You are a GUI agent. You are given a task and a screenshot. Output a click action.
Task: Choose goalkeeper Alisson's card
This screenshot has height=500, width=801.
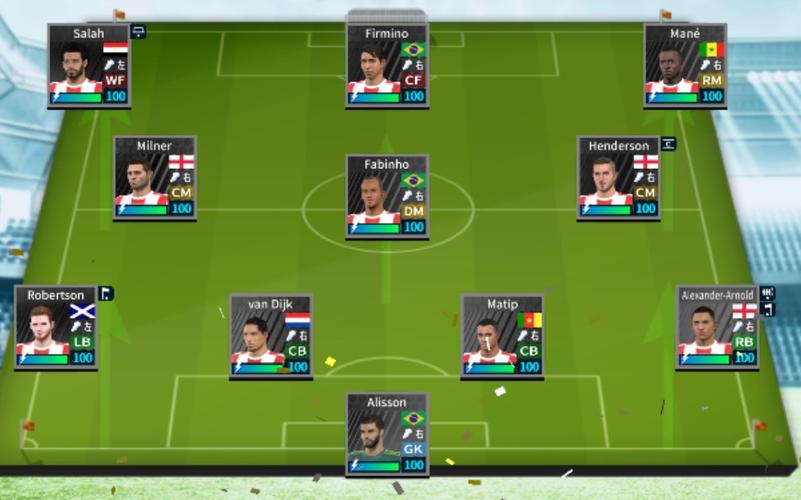tap(387, 434)
